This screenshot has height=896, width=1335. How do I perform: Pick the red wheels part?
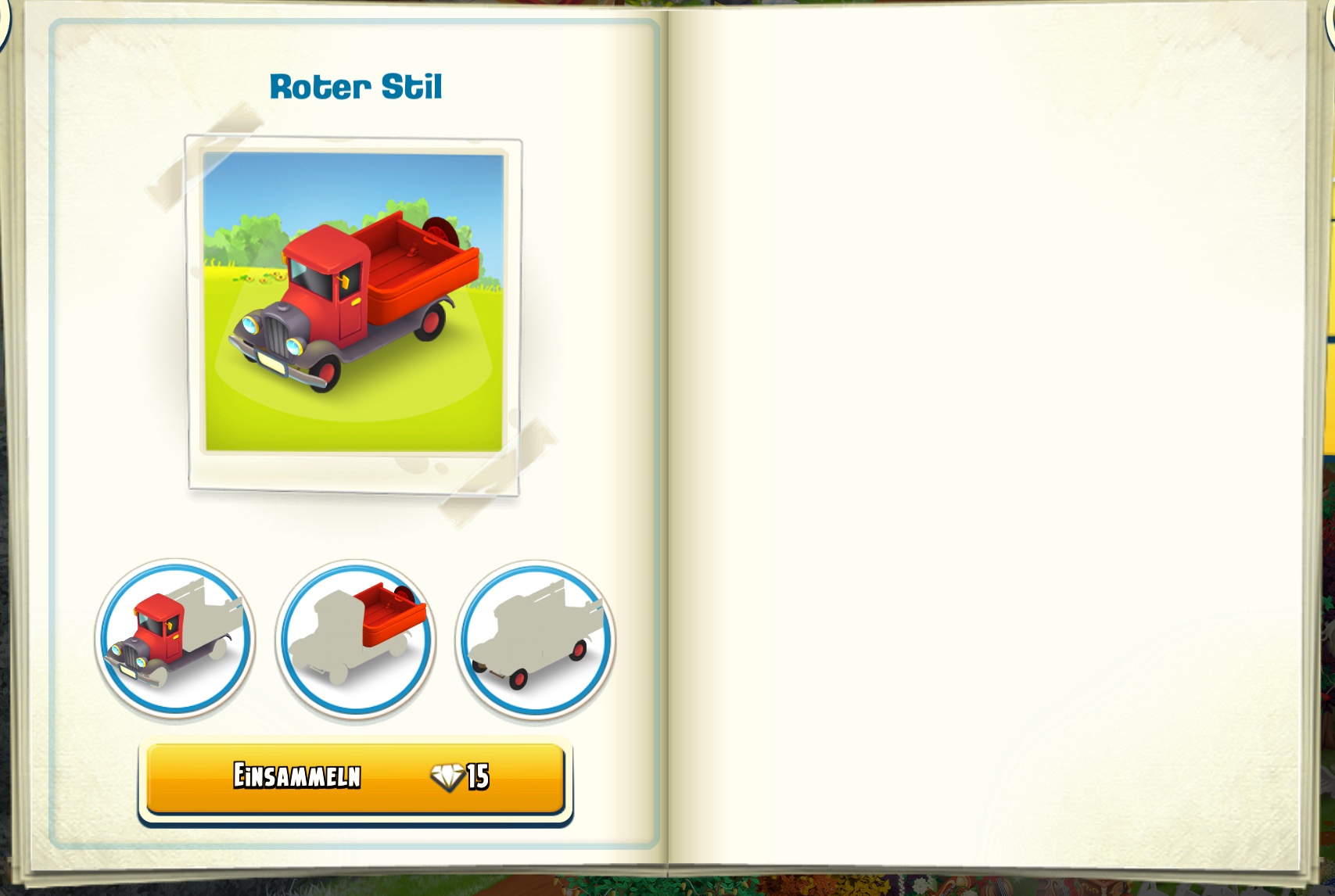click(x=536, y=640)
